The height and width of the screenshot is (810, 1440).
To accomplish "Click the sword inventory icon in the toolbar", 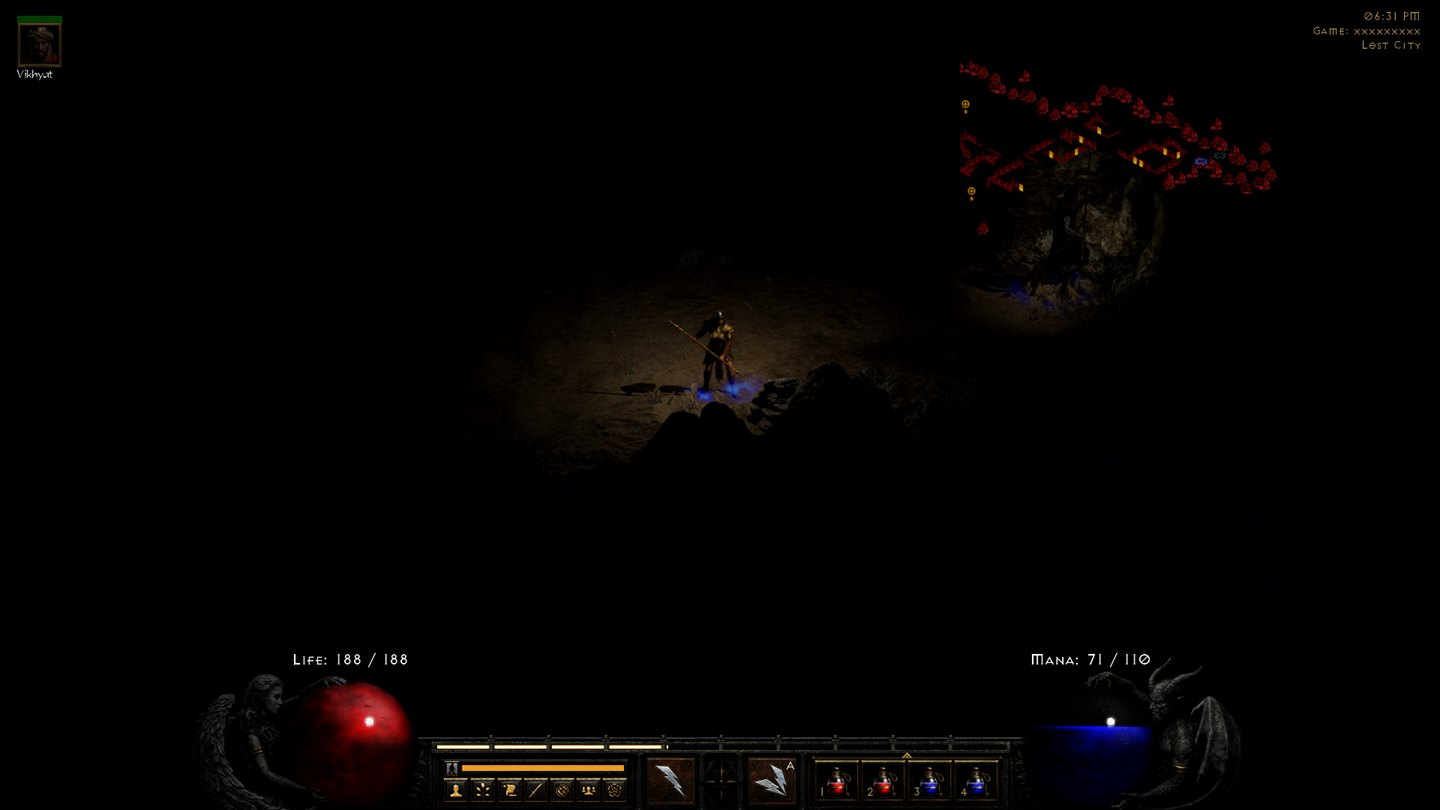I will (535, 791).
